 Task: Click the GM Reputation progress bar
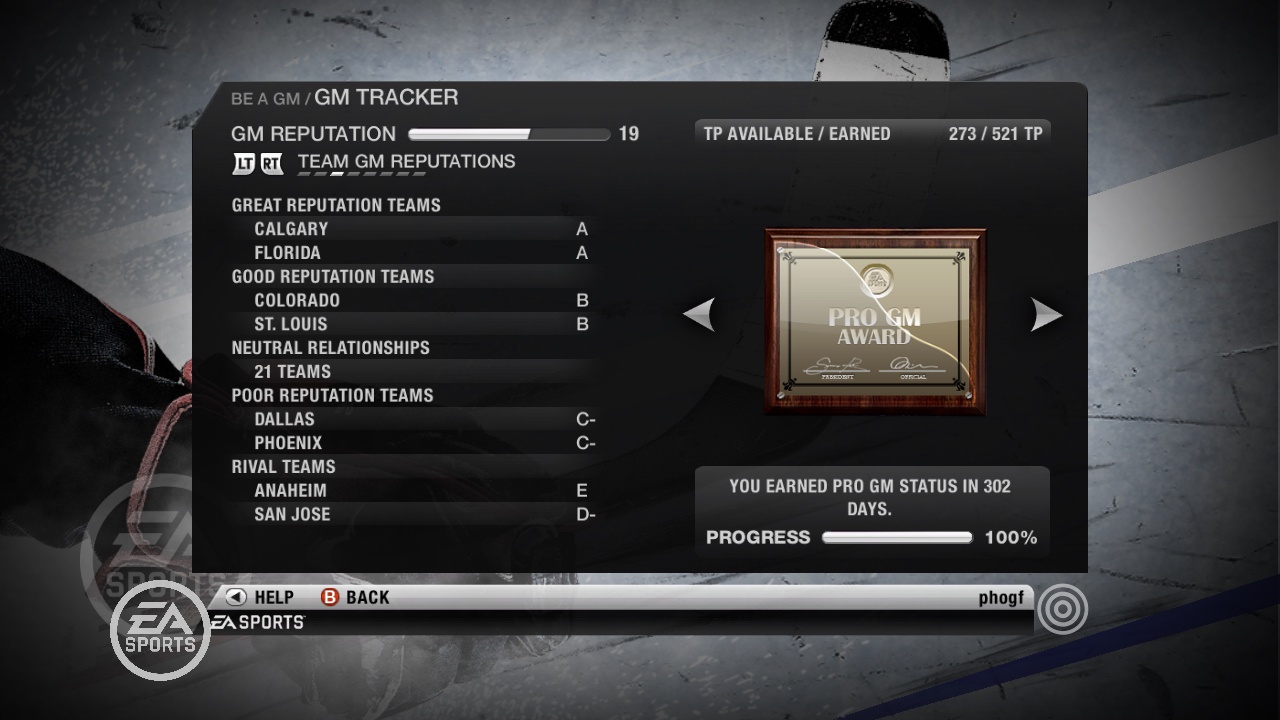pyautogui.click(x=508, y=133)
